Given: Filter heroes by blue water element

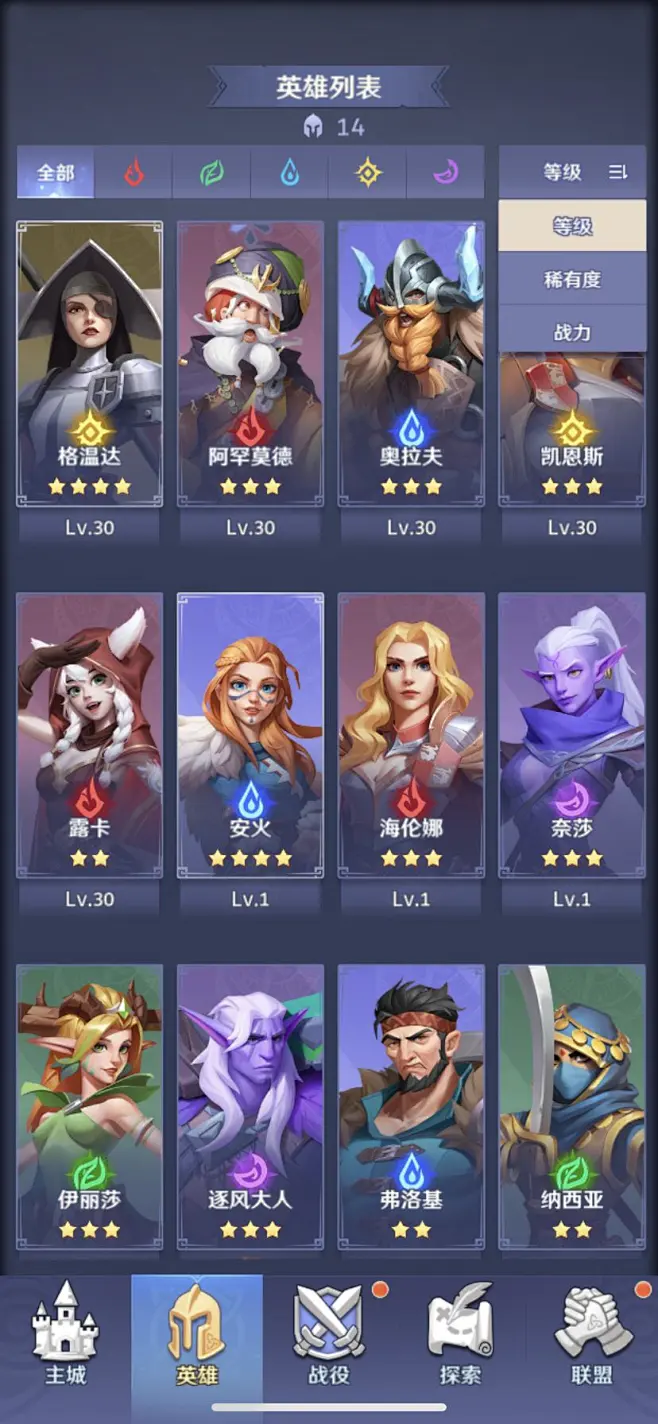Looking at the screenshot, I should tap(289, 173).
